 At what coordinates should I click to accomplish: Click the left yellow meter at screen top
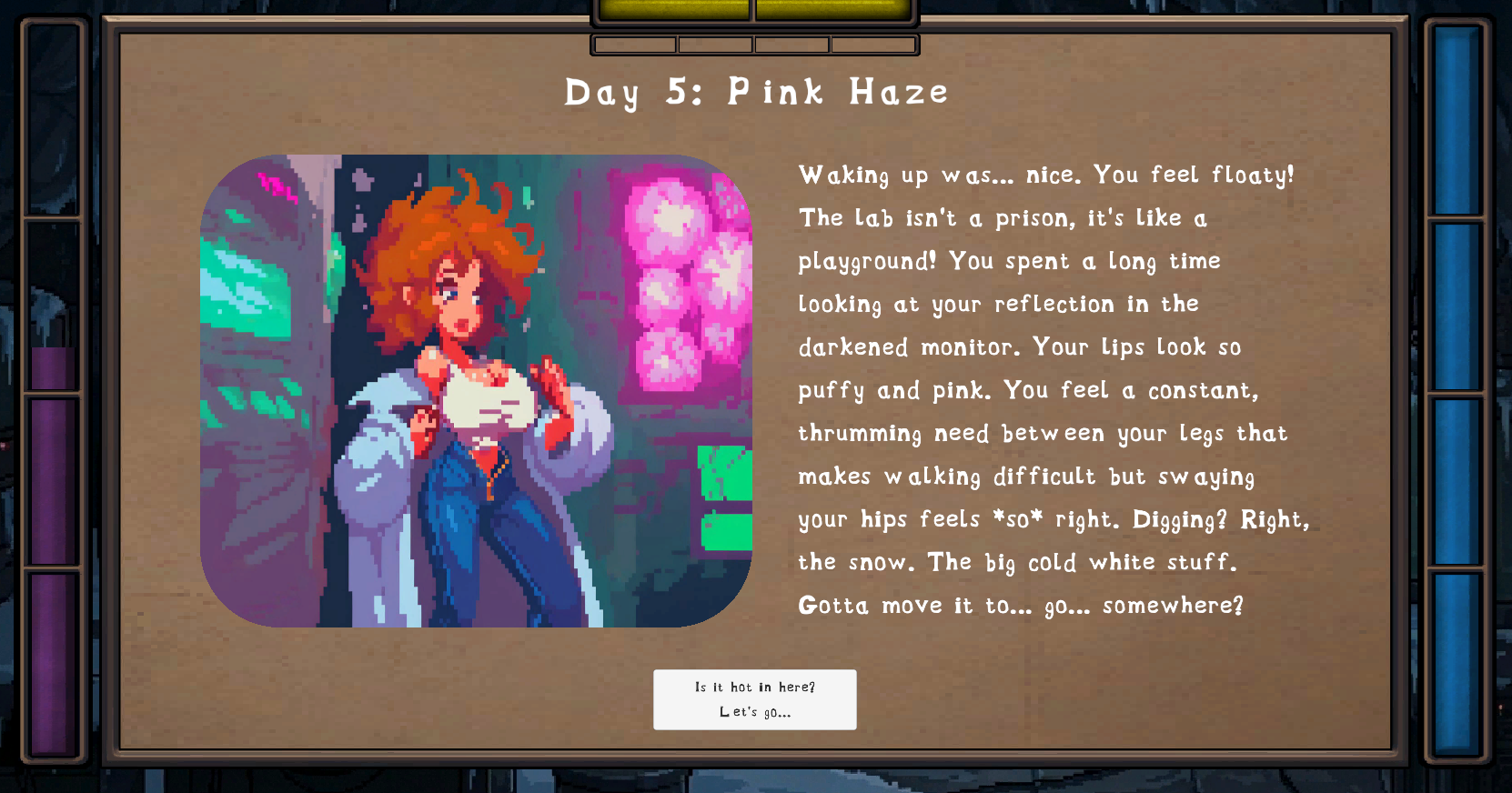tap(673, 7)
